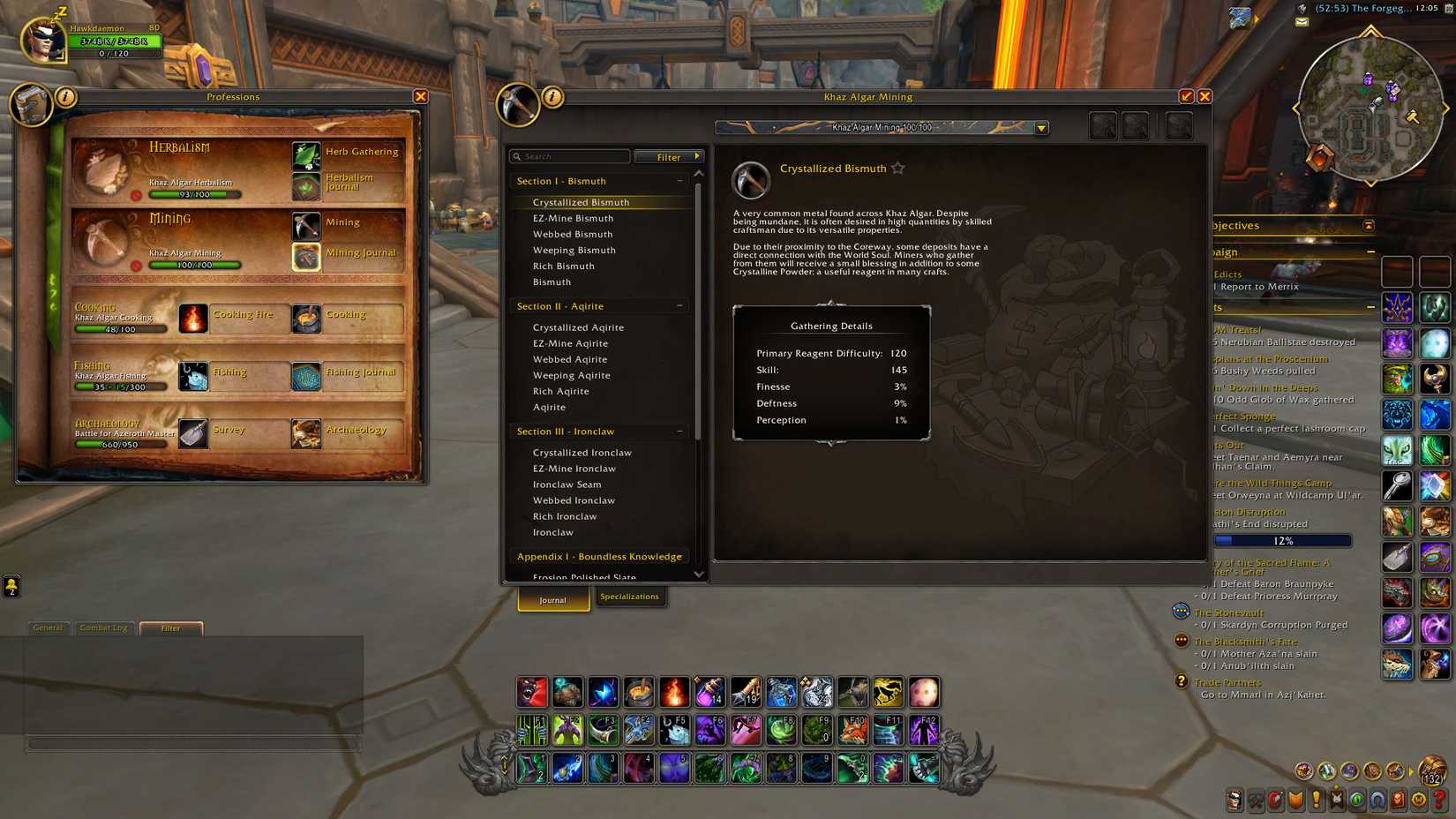
Task: Open the Fishing Journal icon
Action: click(305, 374)
